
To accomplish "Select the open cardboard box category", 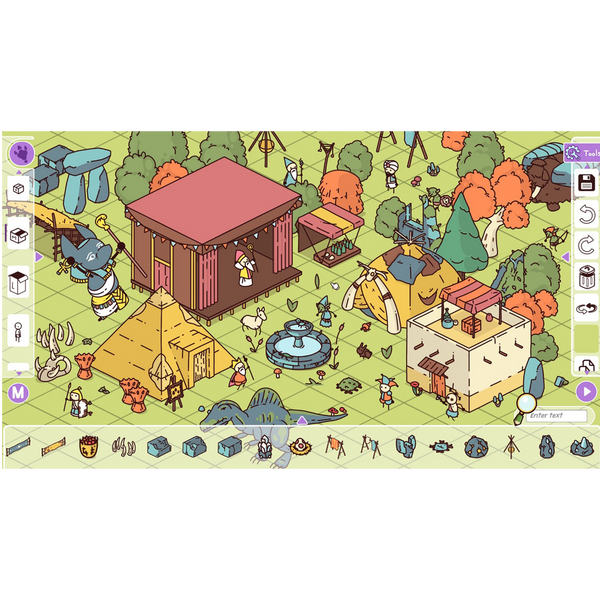I will [18, 235].
